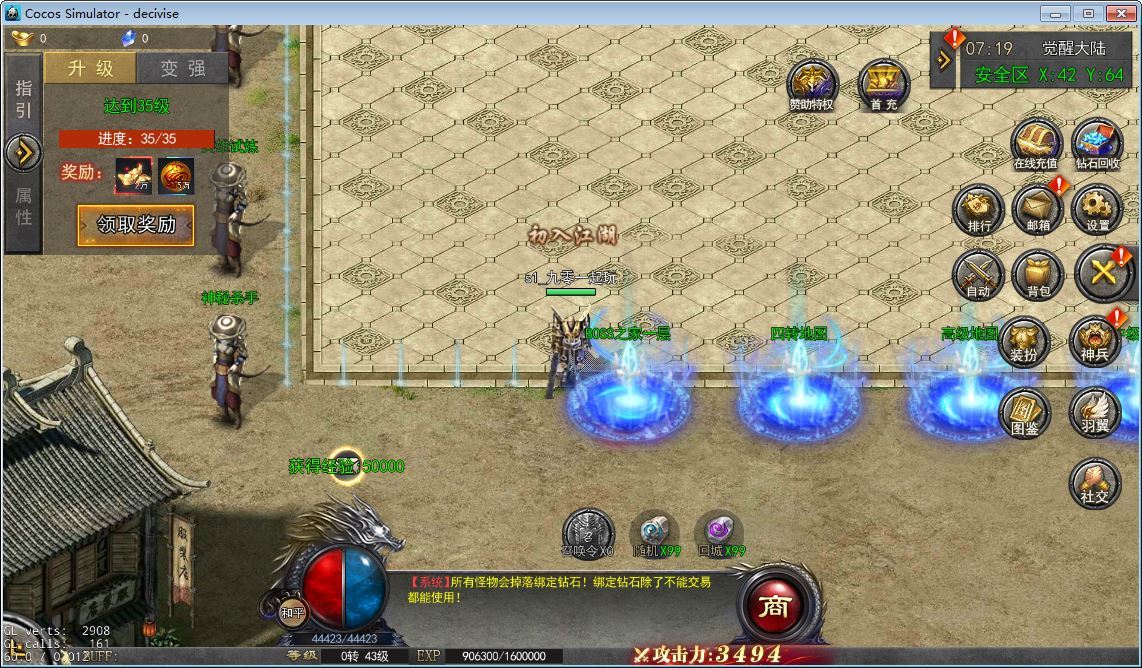The image size is (1142, 668).
Task: Open the 设置 settings gear
Action: click(x=1097, y=208)
